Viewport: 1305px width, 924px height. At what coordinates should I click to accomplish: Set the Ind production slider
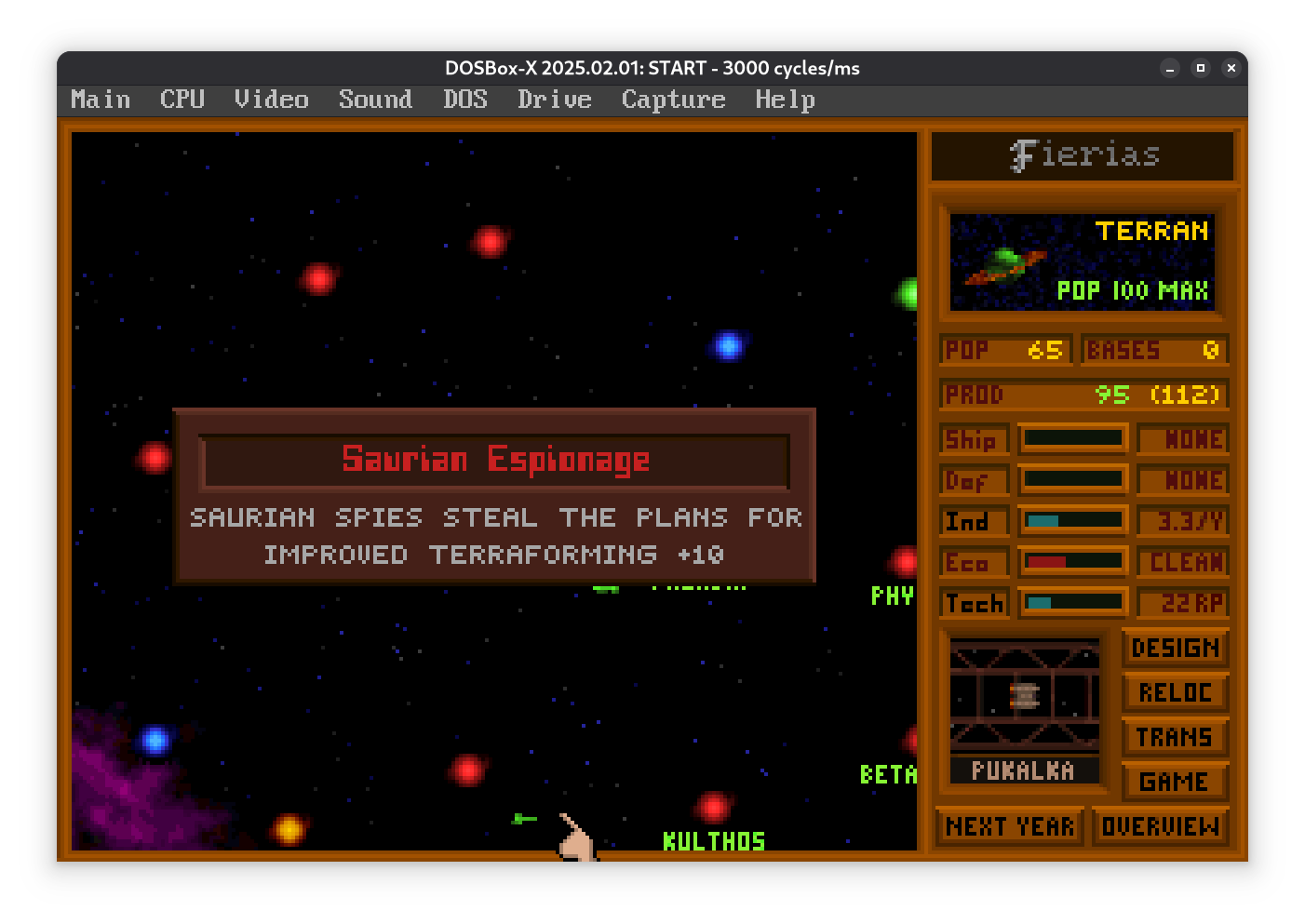pos(1072,520)
